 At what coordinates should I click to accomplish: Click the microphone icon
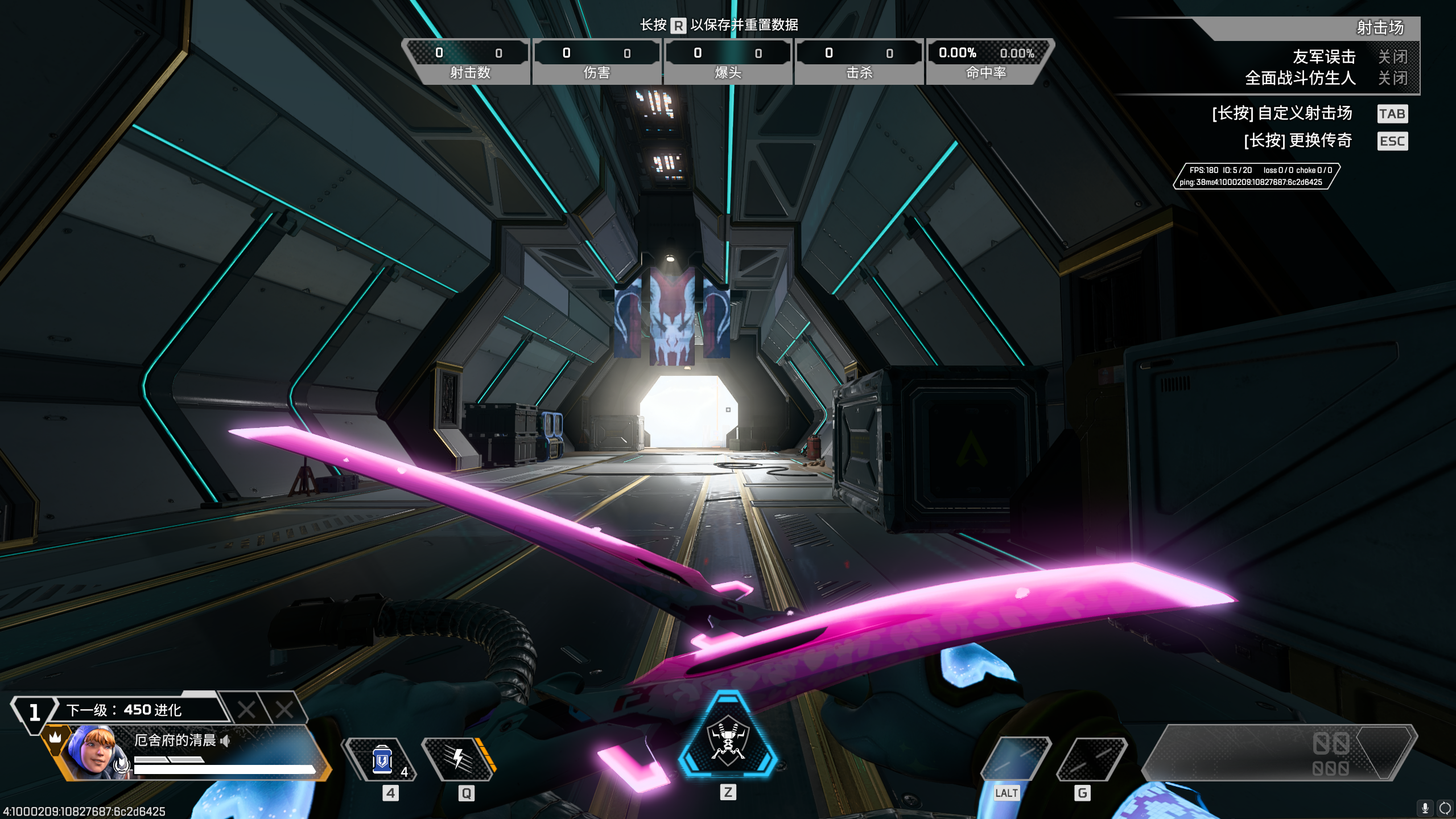tap(1425, 808)
